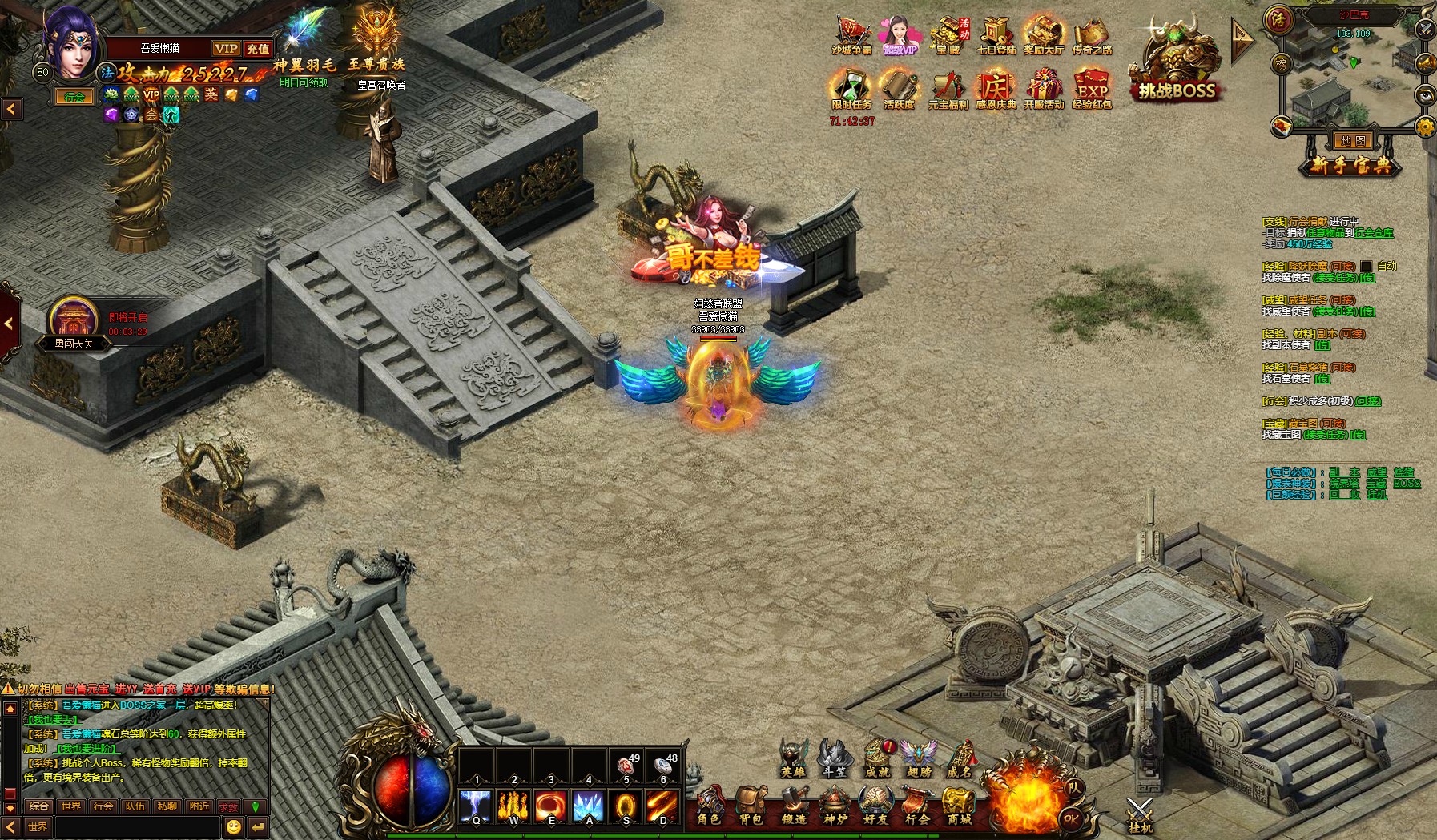Open the 成就 achievements icon
The image size is (1437, 840).
click(877, 758)
